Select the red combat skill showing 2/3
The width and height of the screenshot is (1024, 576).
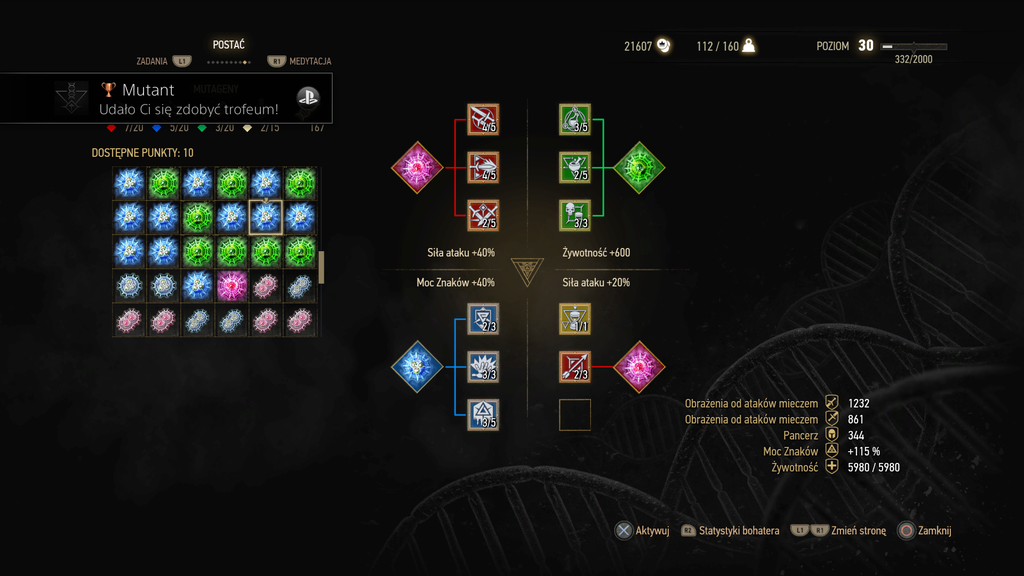575,367
